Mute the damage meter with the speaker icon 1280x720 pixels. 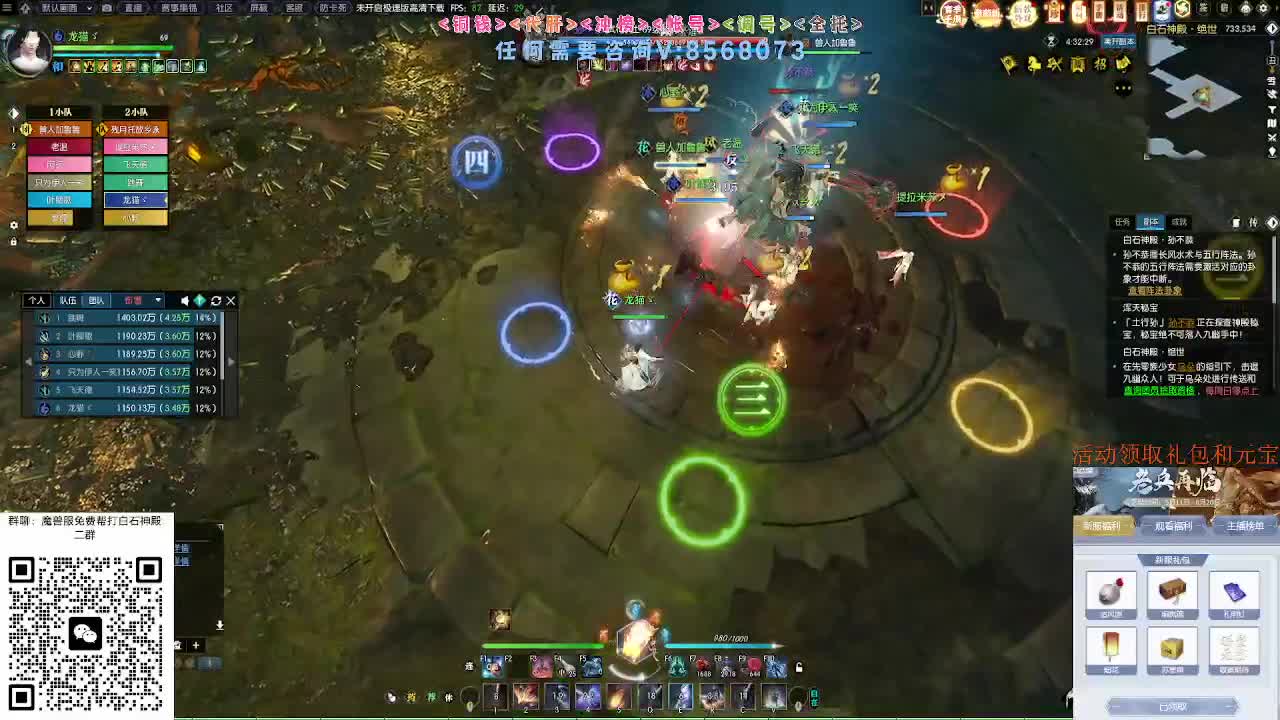185,301
